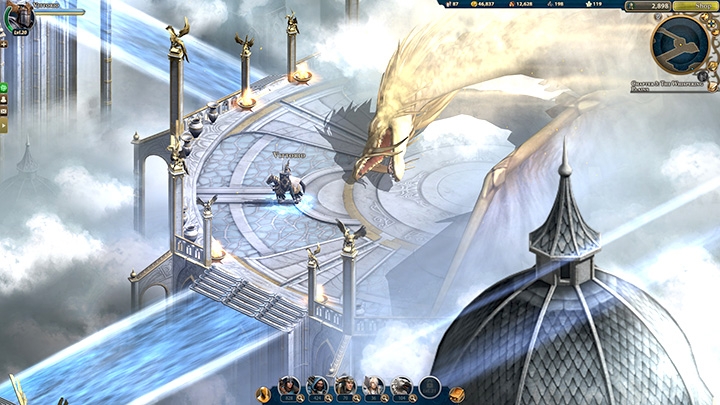Click the locked empty unit slot

[430, 387]
